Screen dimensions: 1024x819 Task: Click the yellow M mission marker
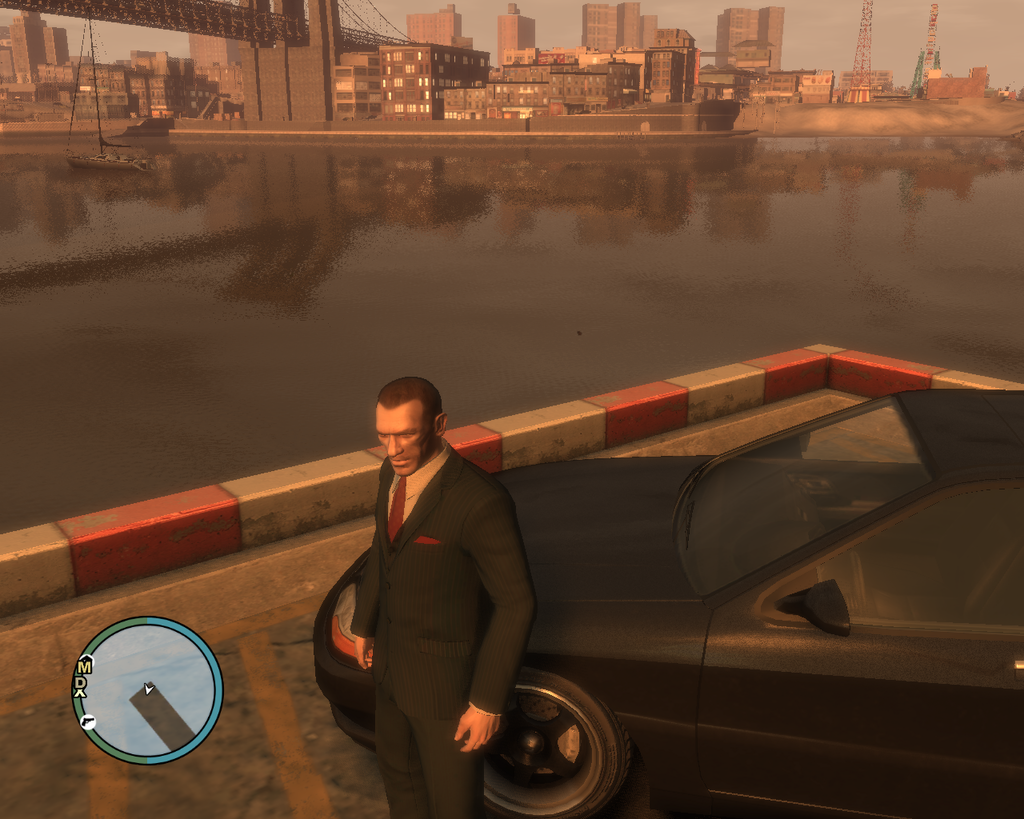pos(85,667)
